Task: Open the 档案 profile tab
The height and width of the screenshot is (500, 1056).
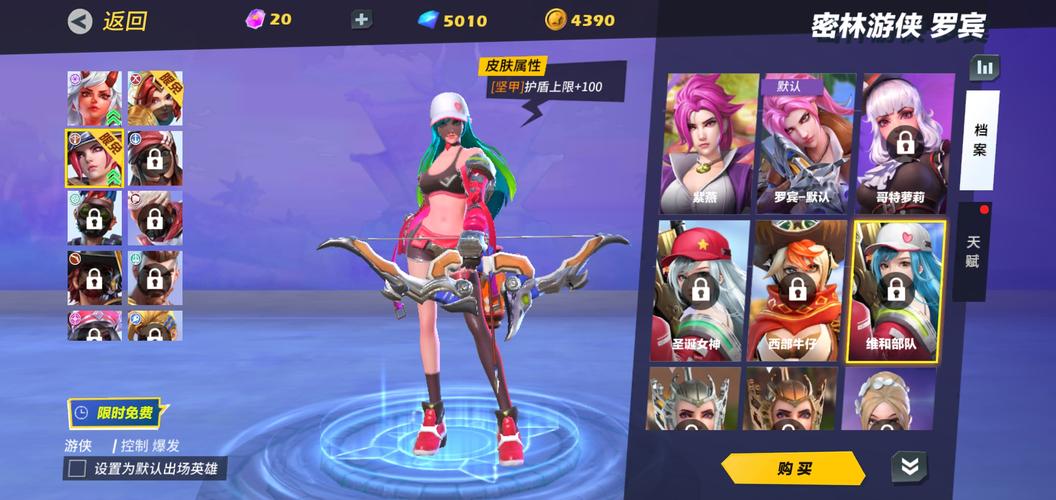Action: click(x=980, y=140)
